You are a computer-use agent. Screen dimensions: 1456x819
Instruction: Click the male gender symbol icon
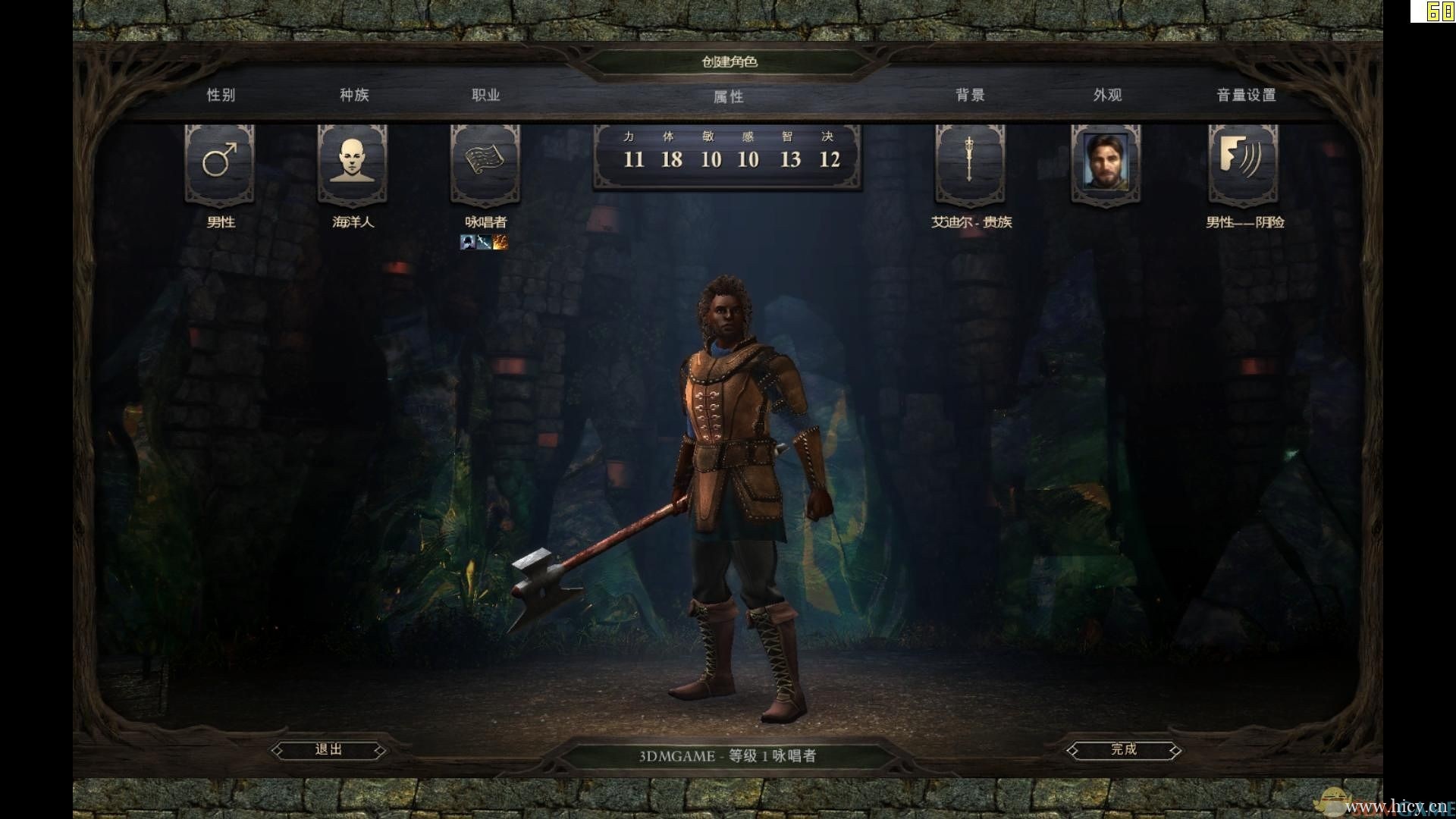coord(220,162)
